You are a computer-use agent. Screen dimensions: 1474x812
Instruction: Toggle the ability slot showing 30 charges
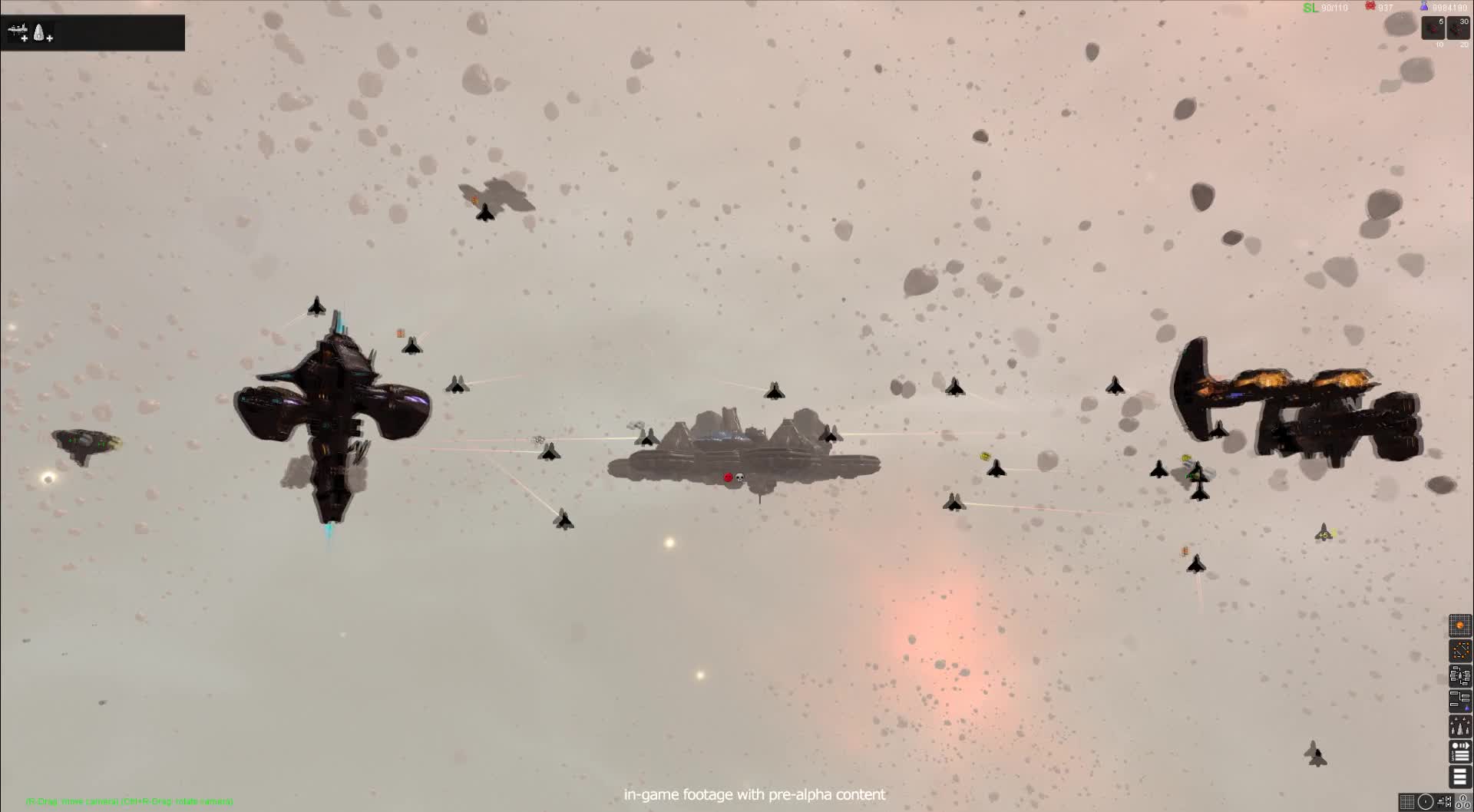click(1457, 28)
